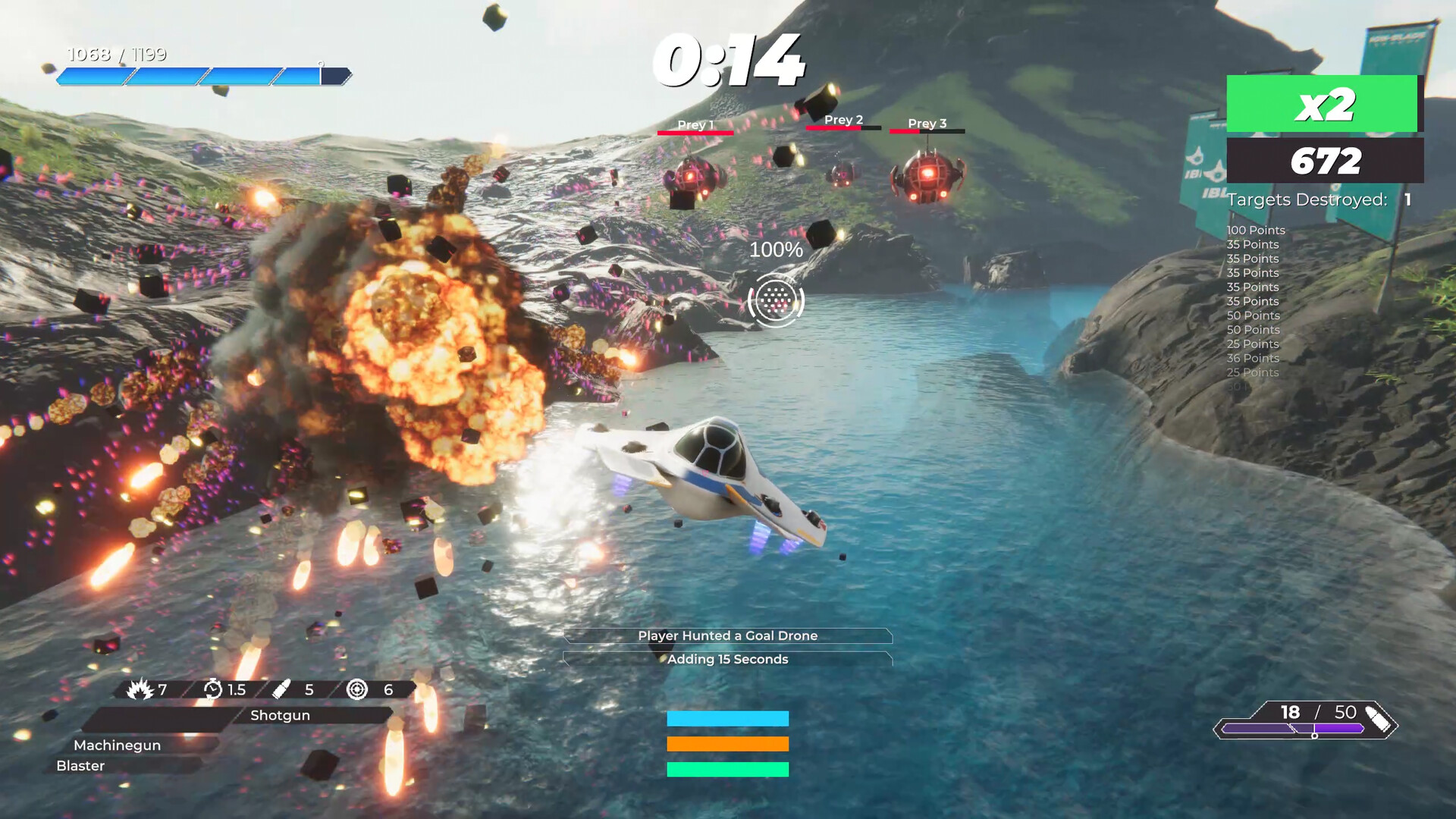
Task: Open the x2 multiplier panel
Action: (x=1324, y=106)
